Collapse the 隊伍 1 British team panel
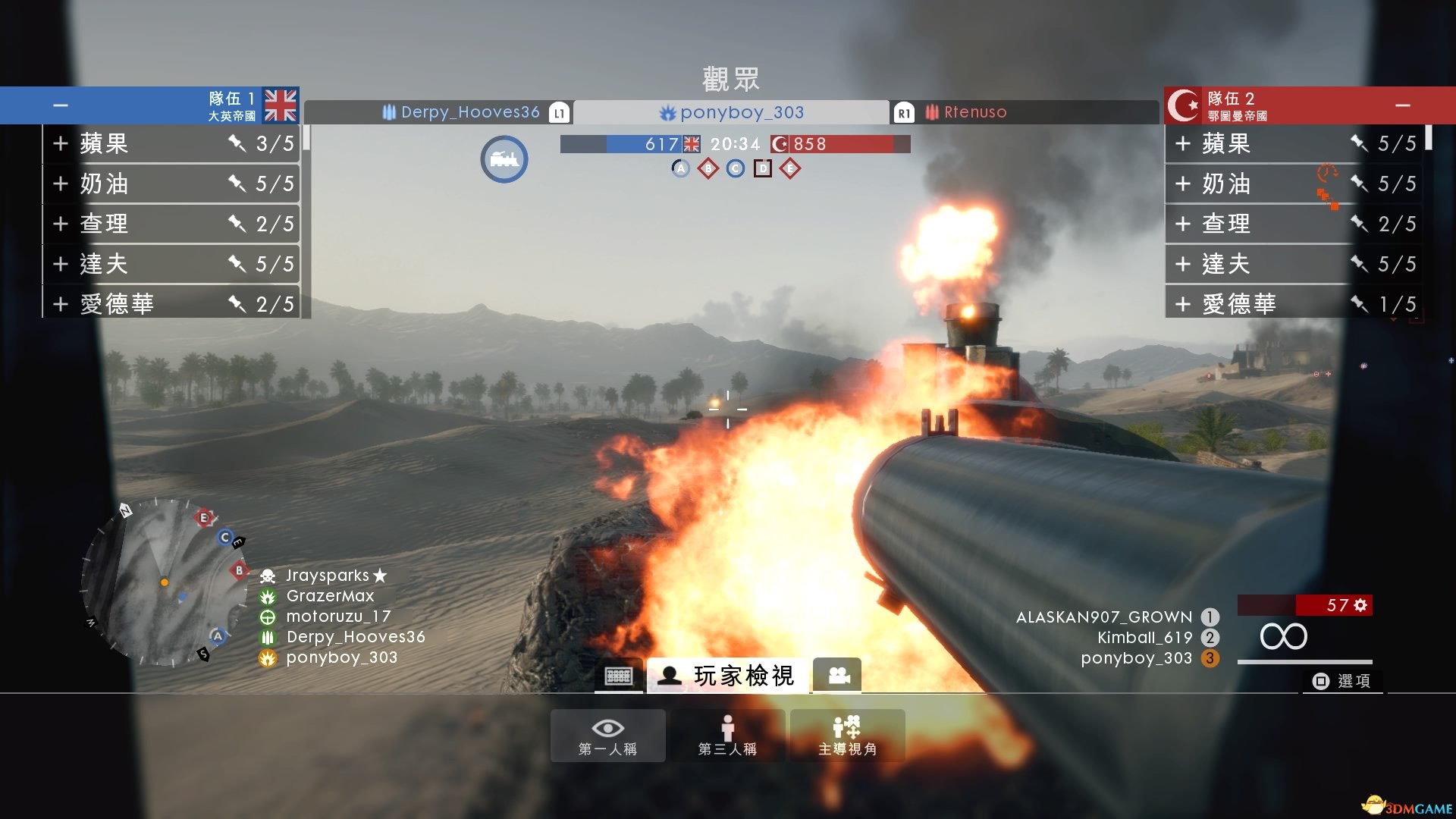This screenshot has width=1456, height=819. point(61,105)
